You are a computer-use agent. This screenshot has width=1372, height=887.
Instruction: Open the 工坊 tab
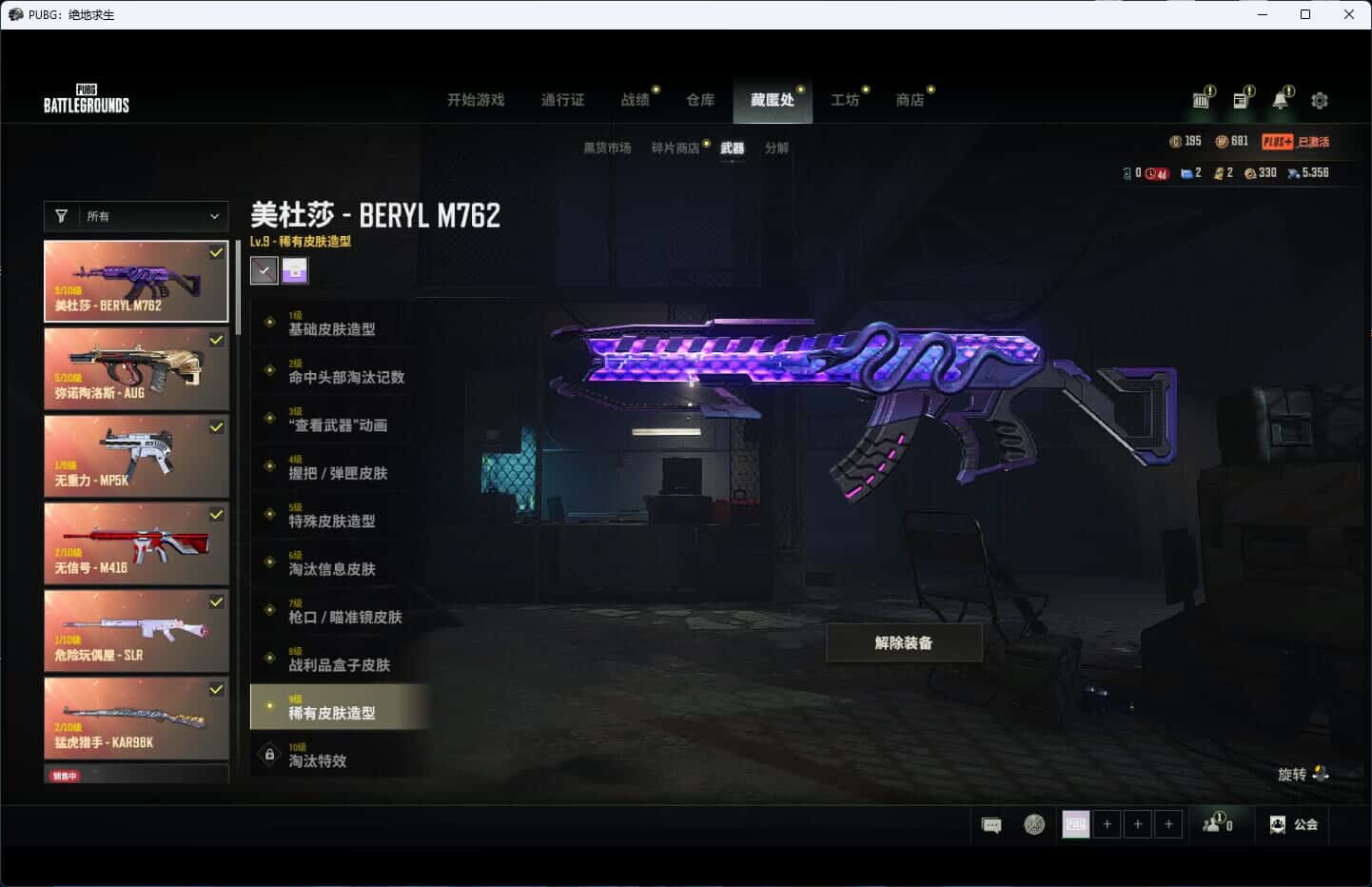(x=845, y=100)
